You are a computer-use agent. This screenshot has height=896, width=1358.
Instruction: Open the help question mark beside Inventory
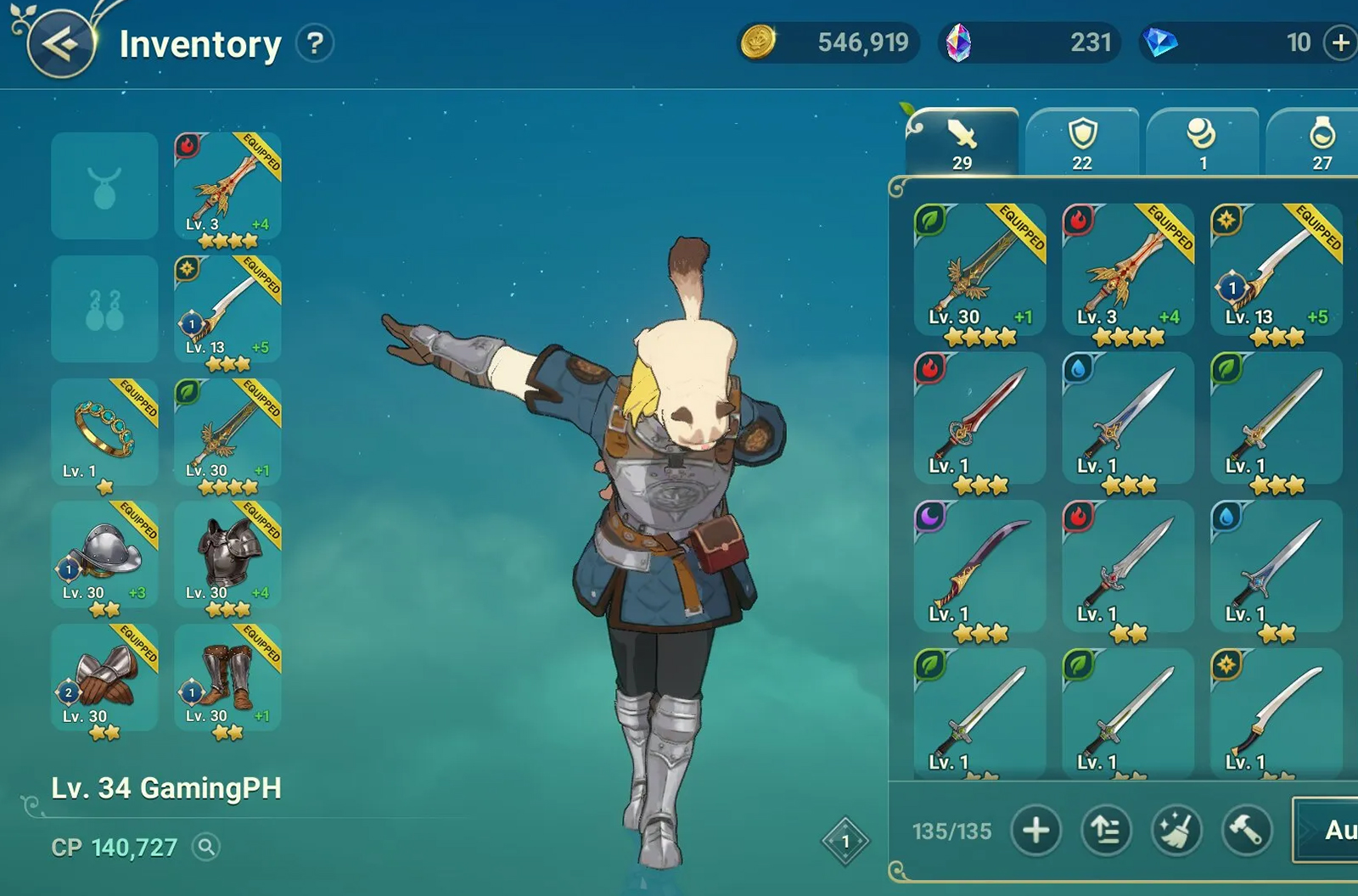pyautogui.click(x=315, y=44)
